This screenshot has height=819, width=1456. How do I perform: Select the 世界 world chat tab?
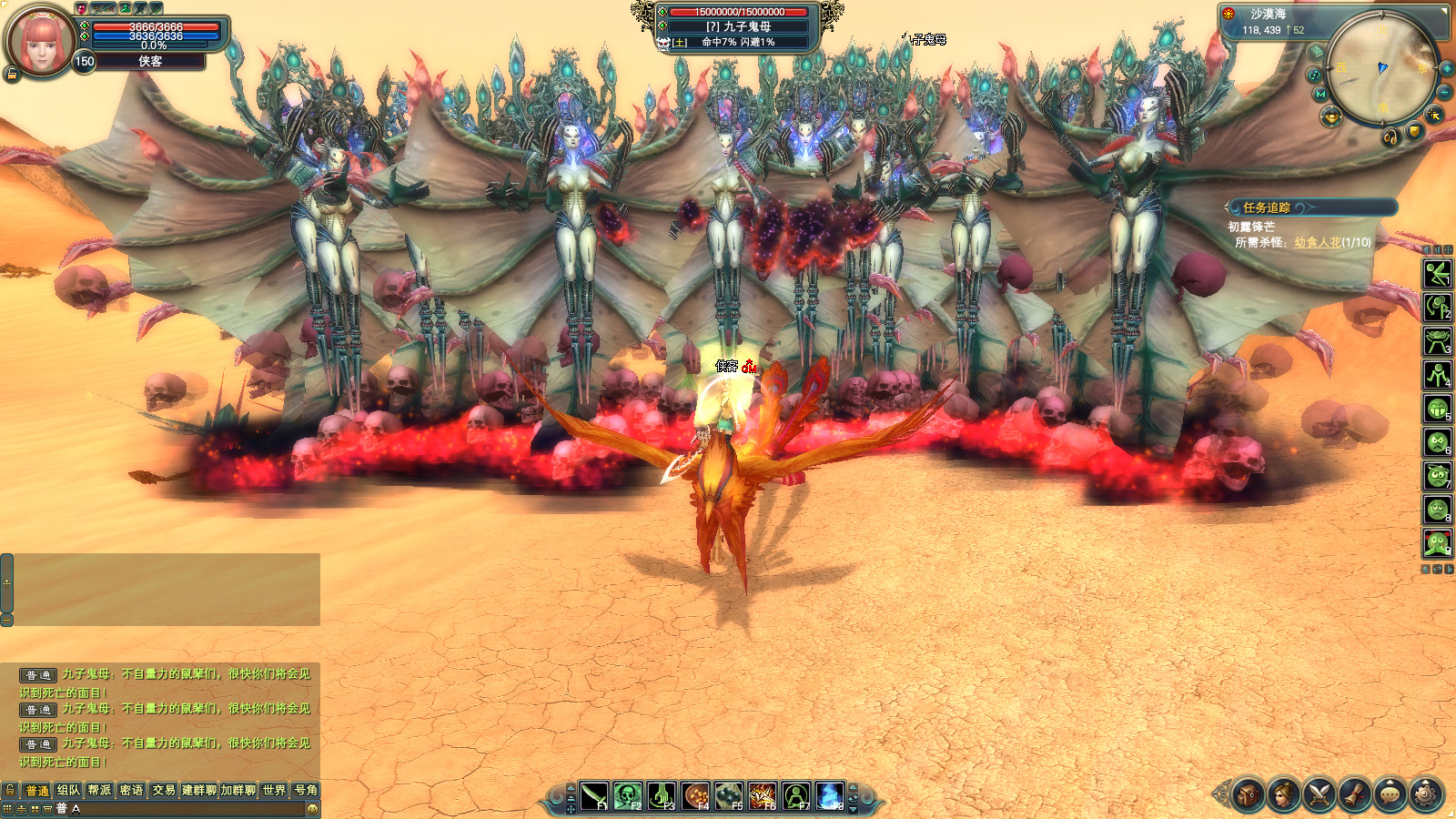click(x=274, y=790)
